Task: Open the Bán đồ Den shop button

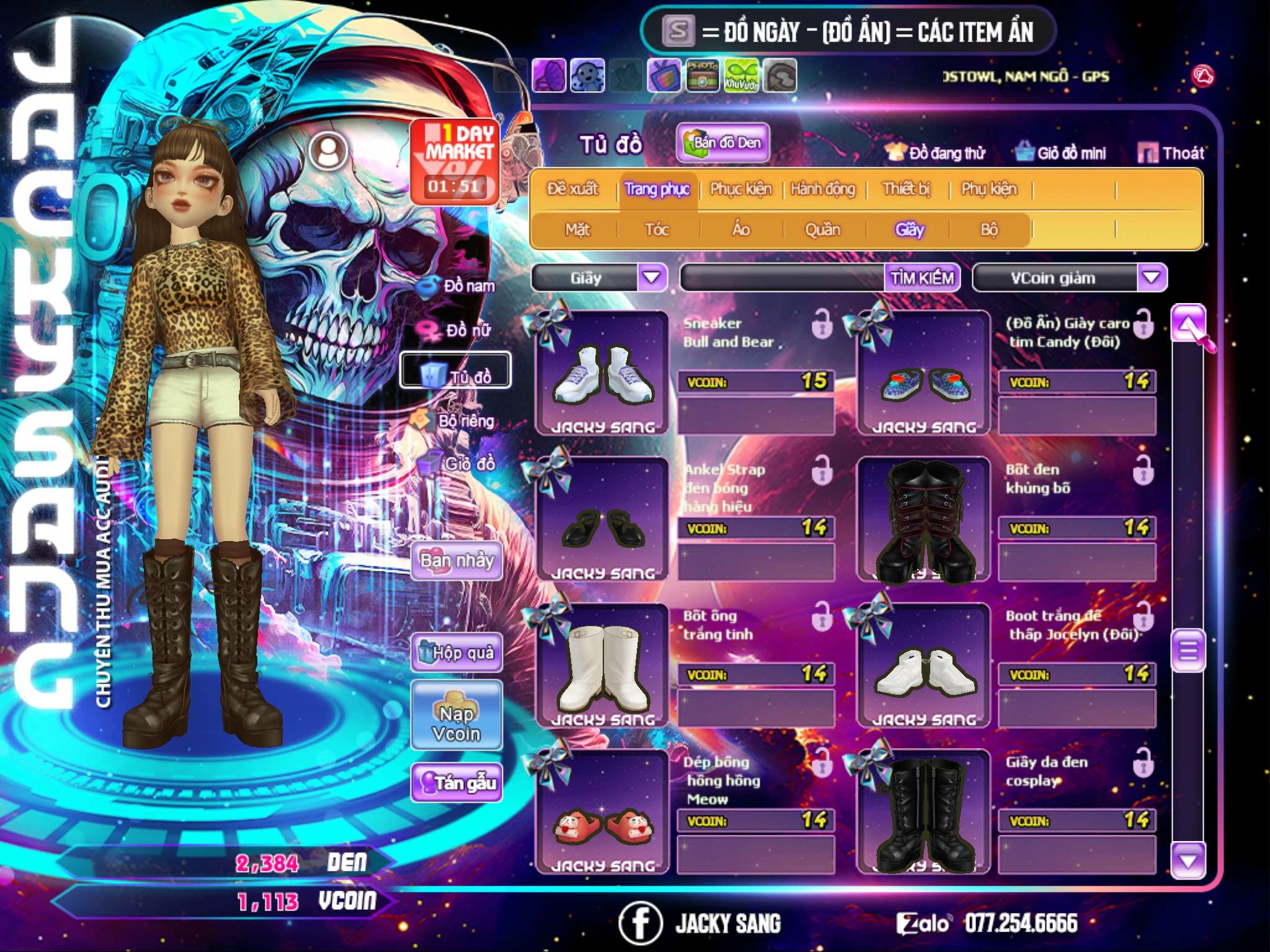Action: click(x=722, y=143)
